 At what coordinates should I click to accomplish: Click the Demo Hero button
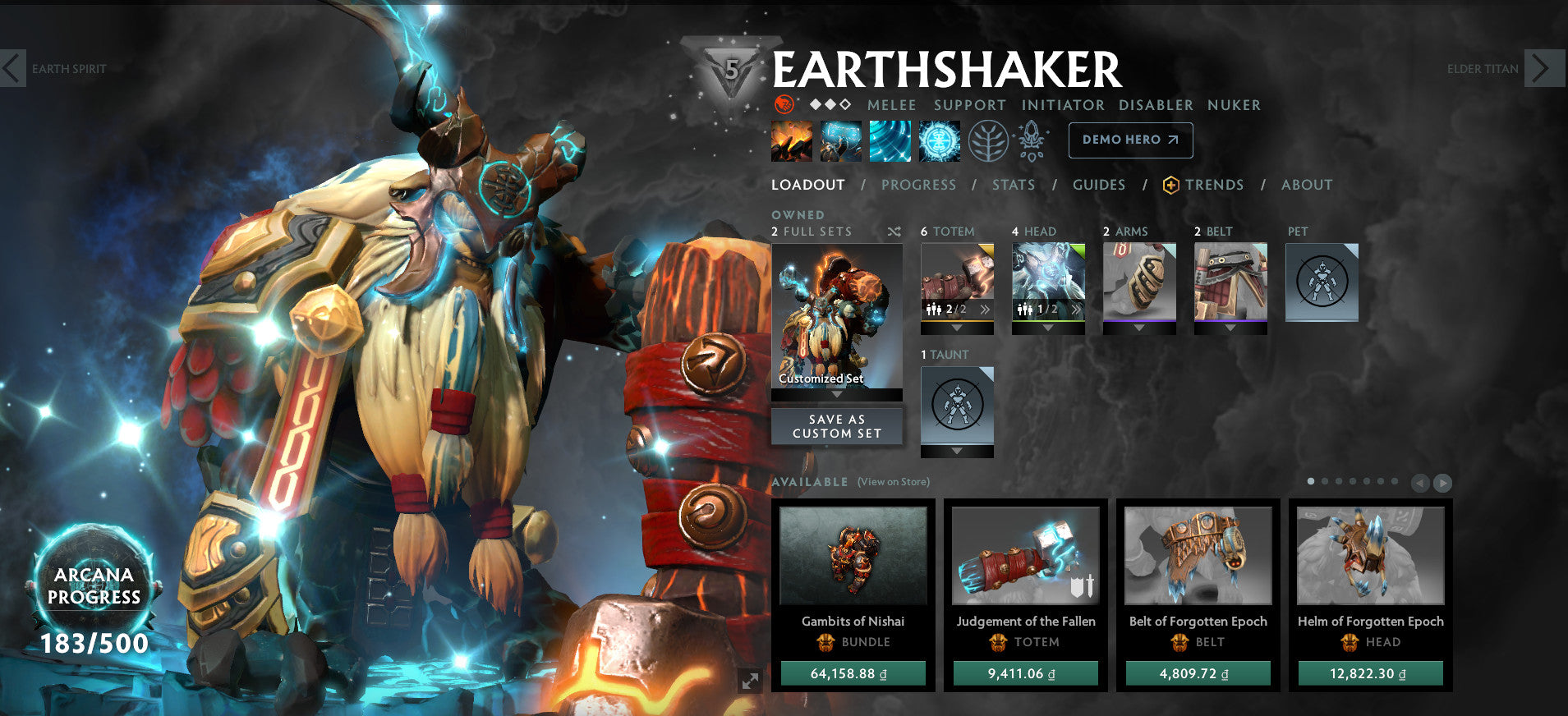[1129, 140]
